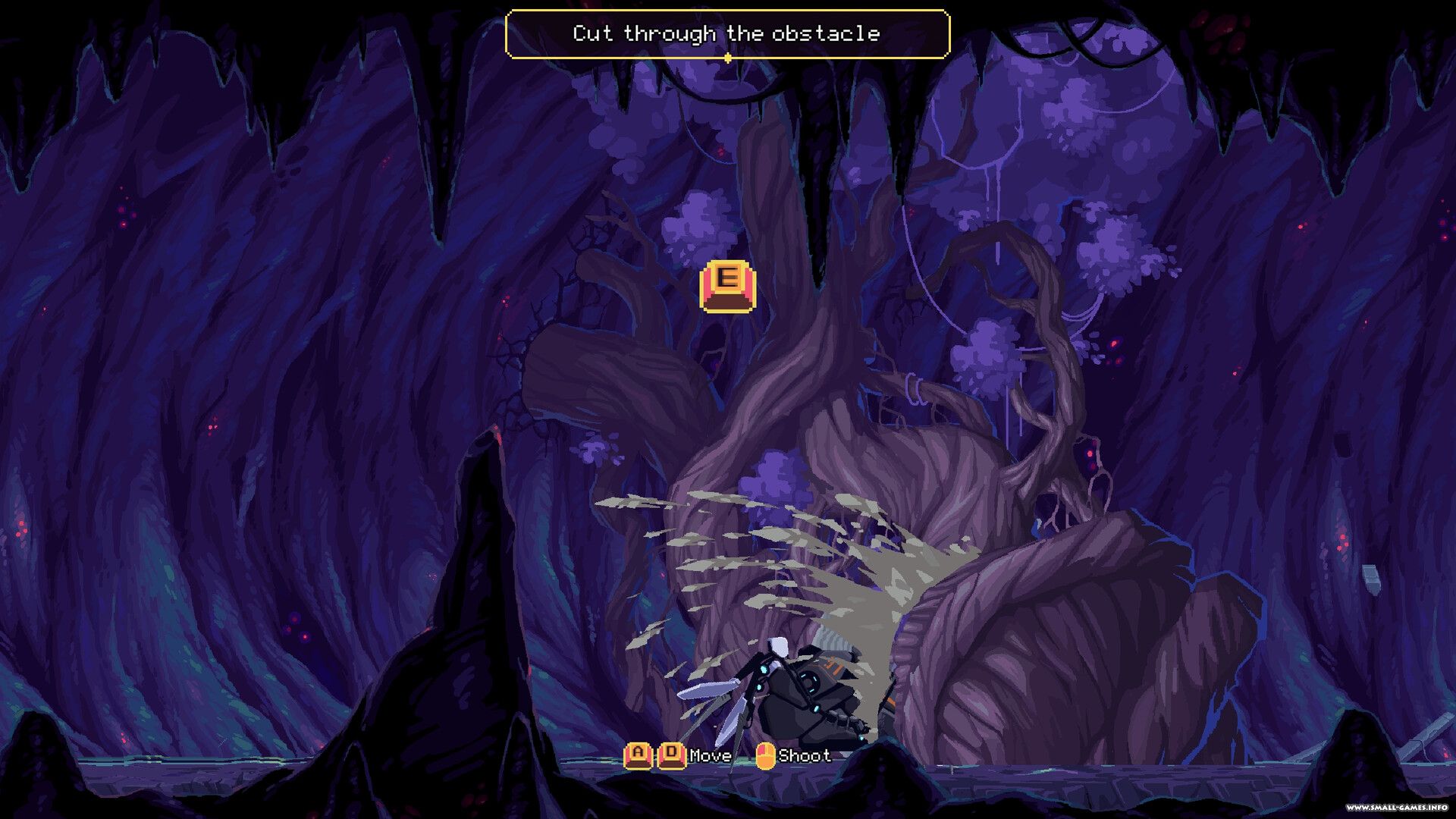The height and width of the screenshot is (819, 1456).
Task: Click the 'Cut through the obstacle' objective banner
Action: 726,34
